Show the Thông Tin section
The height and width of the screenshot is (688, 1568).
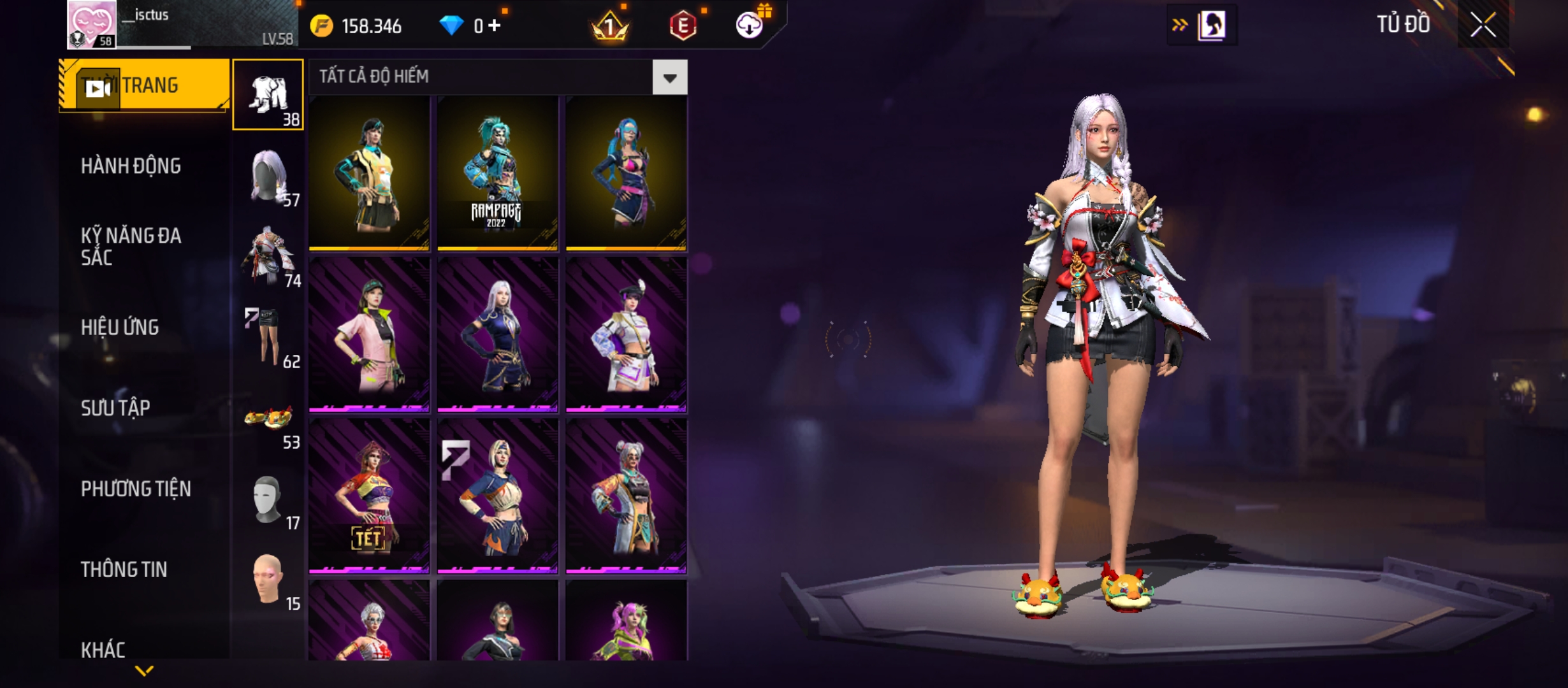(x=124, y=570)
